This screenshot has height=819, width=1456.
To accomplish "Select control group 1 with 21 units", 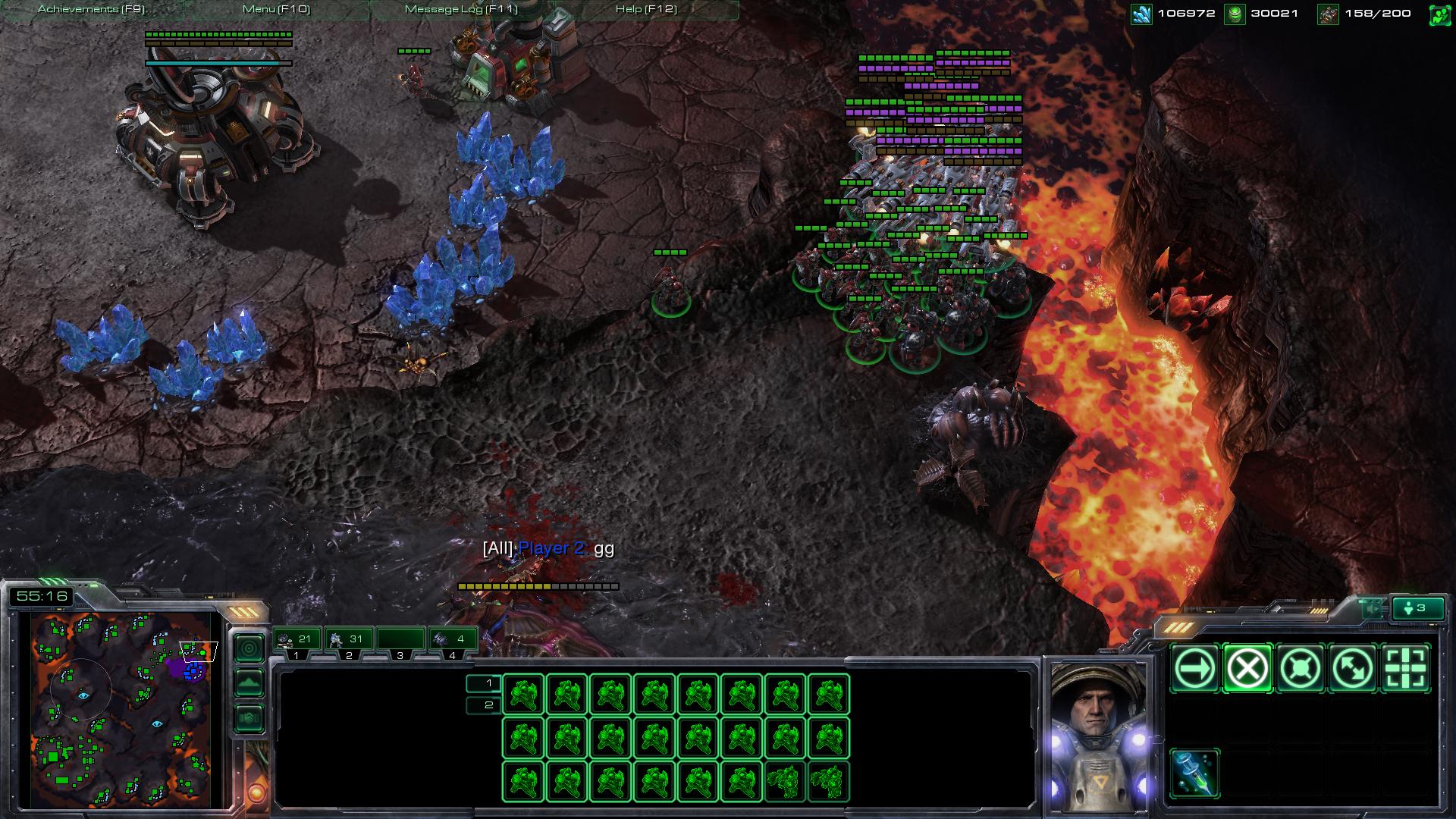I will pyautogui.click(x=297, y=640).
